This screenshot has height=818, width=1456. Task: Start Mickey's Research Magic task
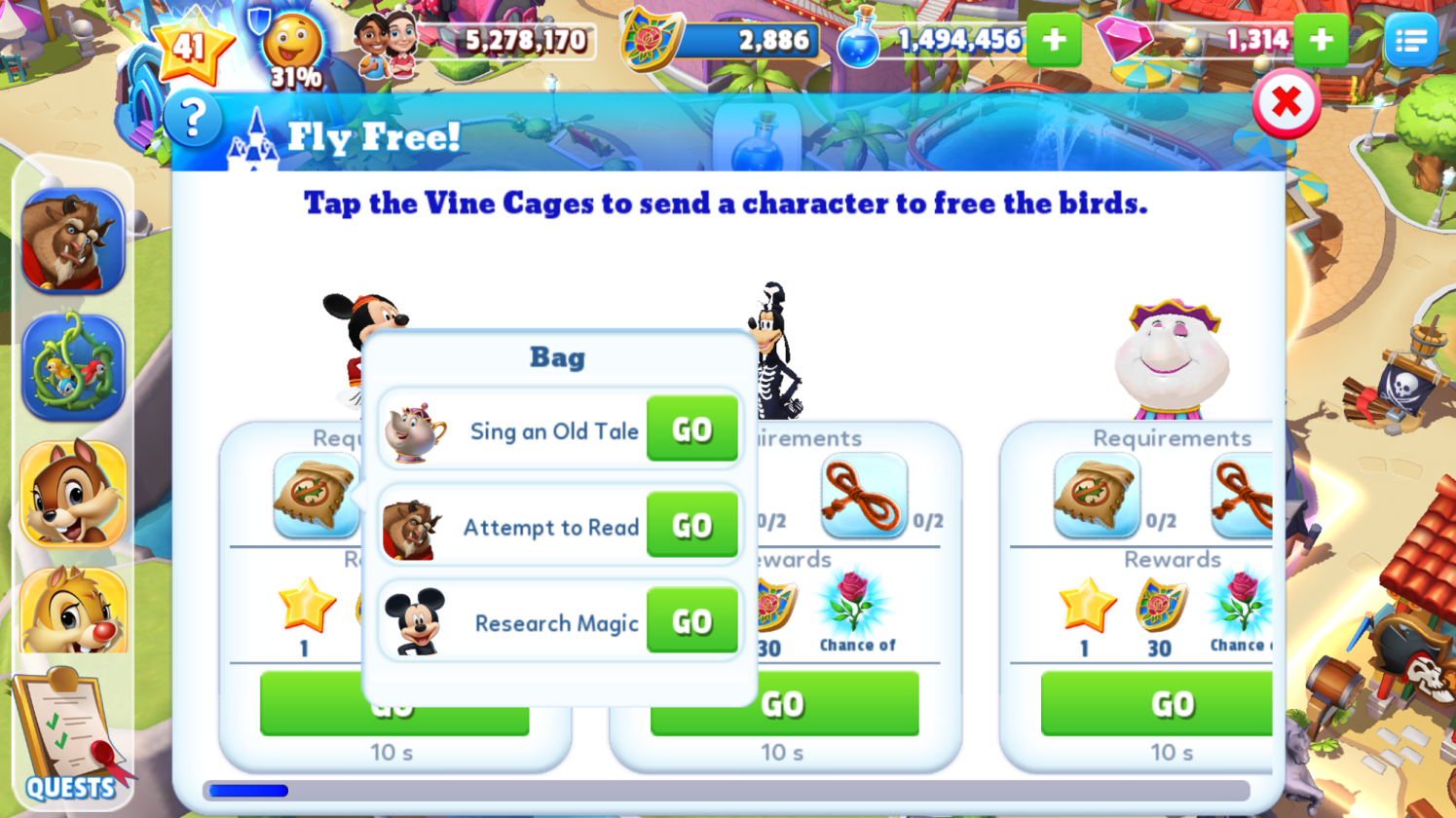(691, 621)
